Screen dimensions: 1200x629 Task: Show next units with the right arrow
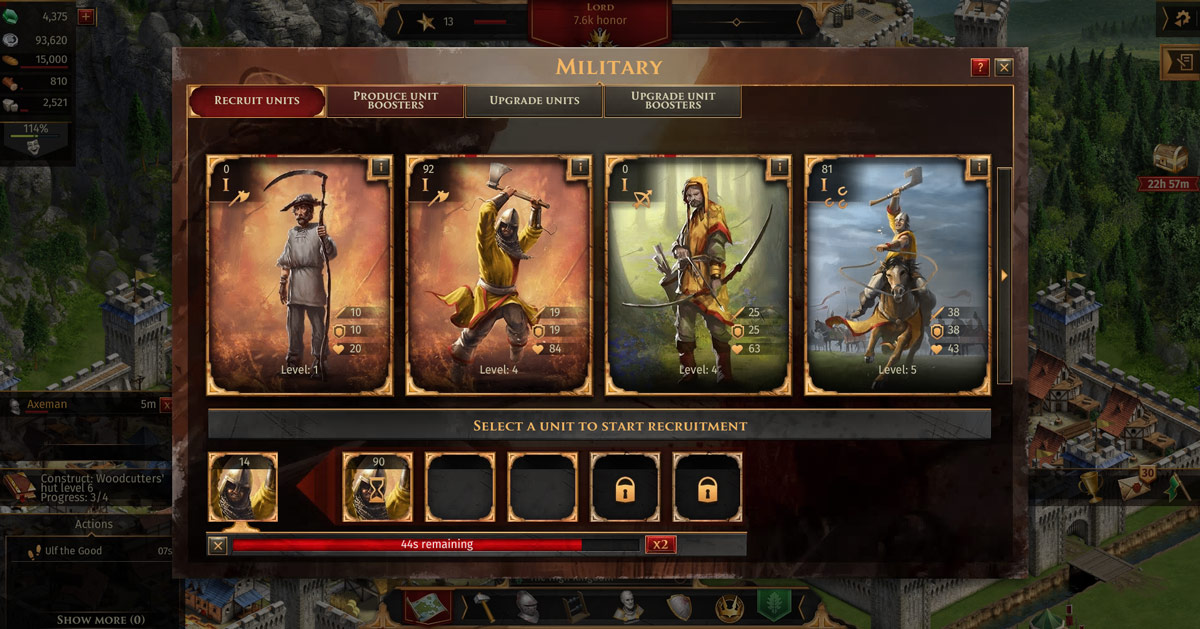1005,275
